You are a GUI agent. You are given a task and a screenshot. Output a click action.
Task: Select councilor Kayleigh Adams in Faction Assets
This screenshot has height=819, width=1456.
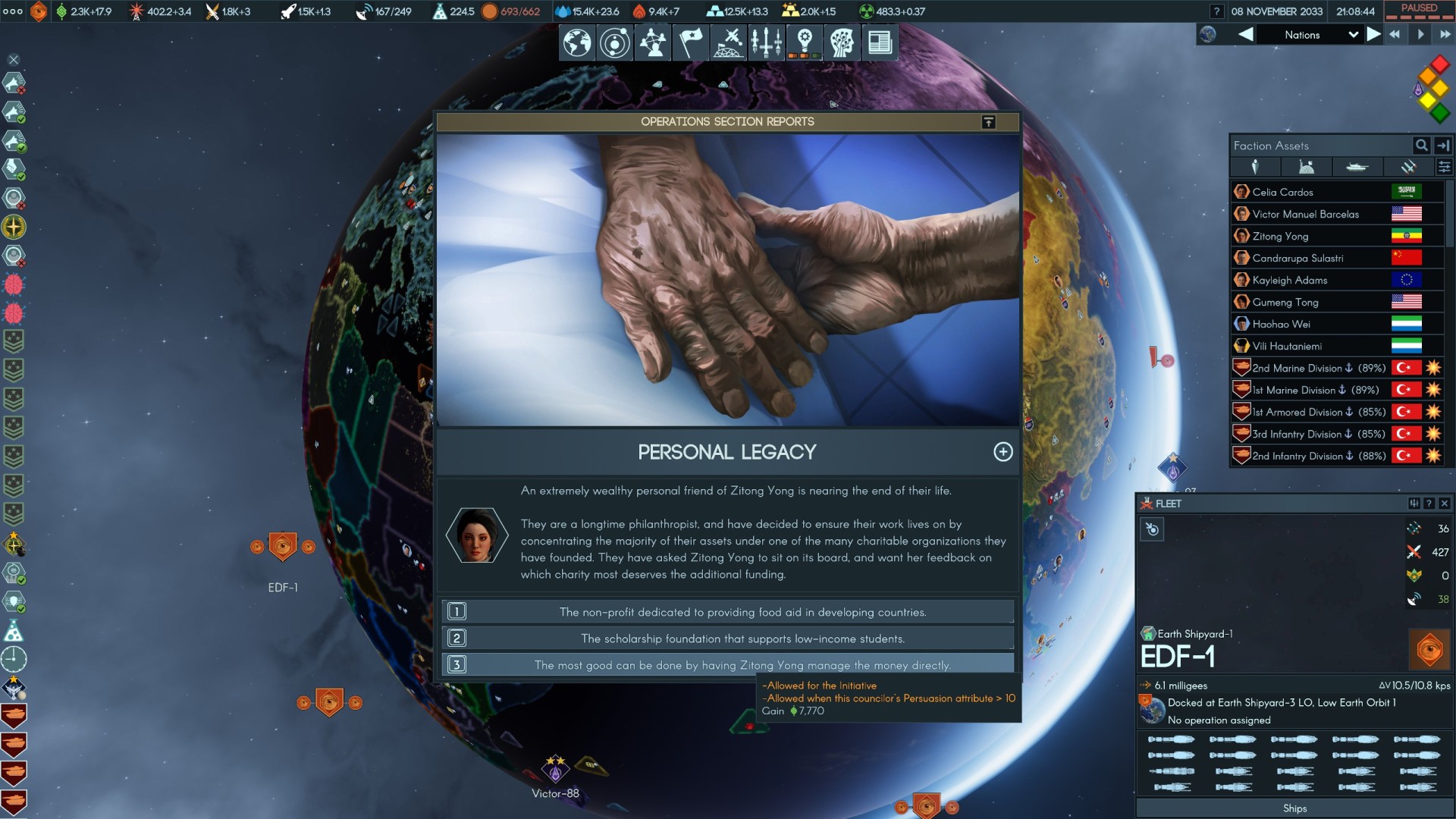point(1289,281)
